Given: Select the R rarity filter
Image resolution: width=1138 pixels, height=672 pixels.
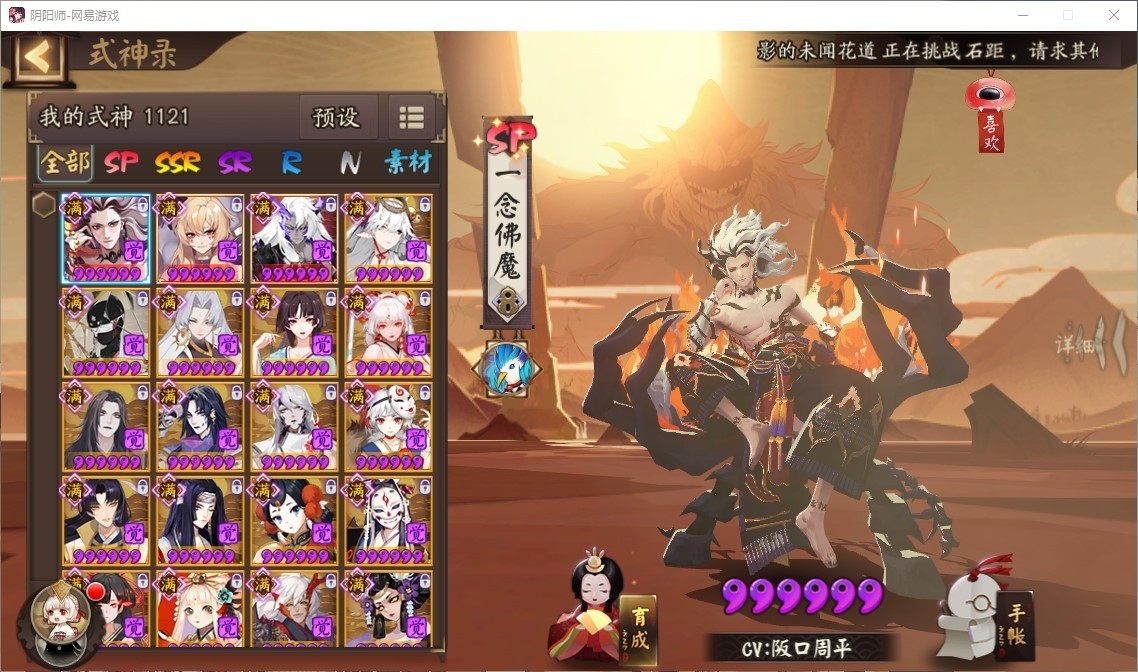Looking at the screenshot, I should 291,162.
